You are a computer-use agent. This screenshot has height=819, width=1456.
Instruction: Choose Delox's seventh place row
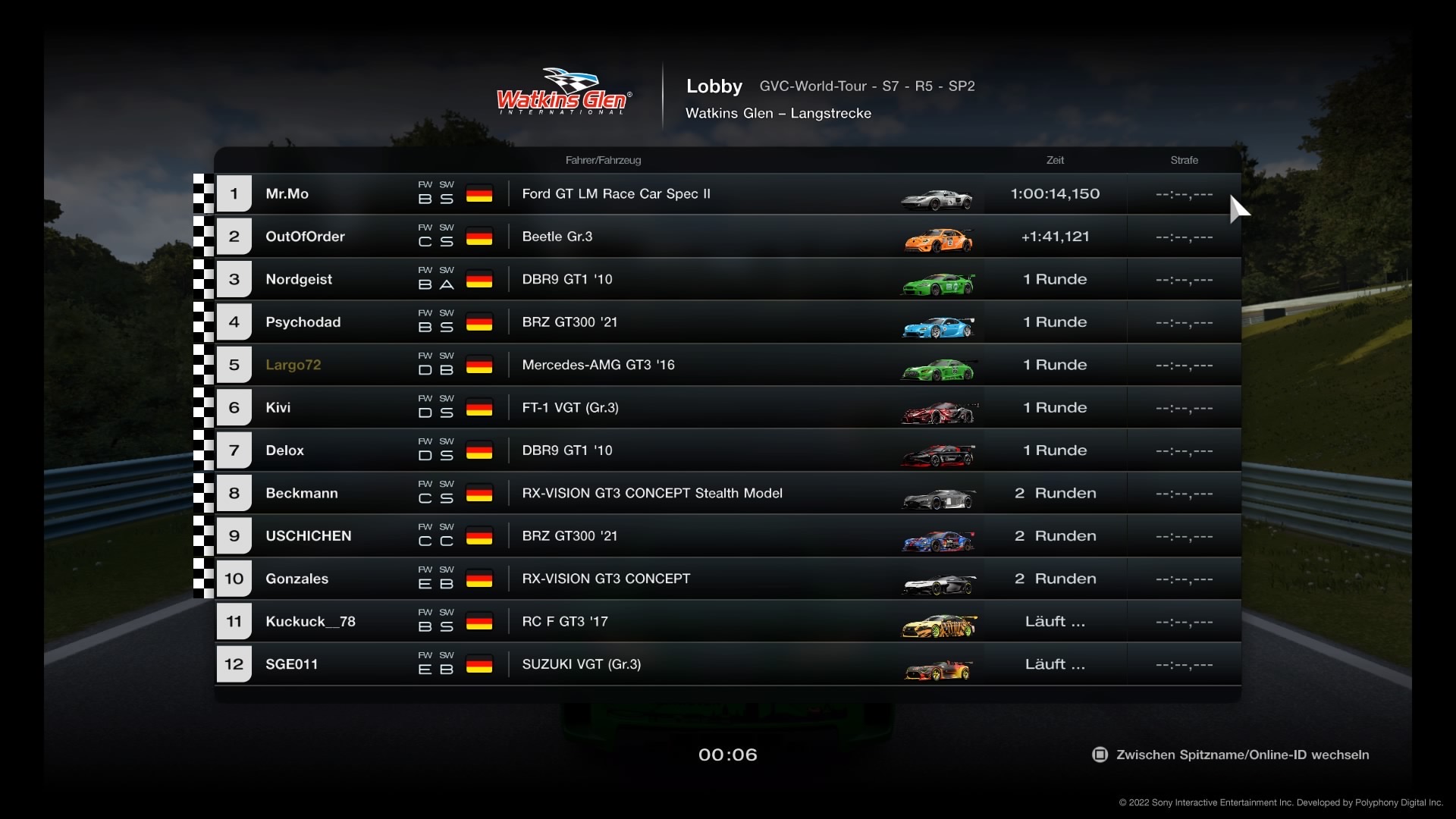click(728, 450)
